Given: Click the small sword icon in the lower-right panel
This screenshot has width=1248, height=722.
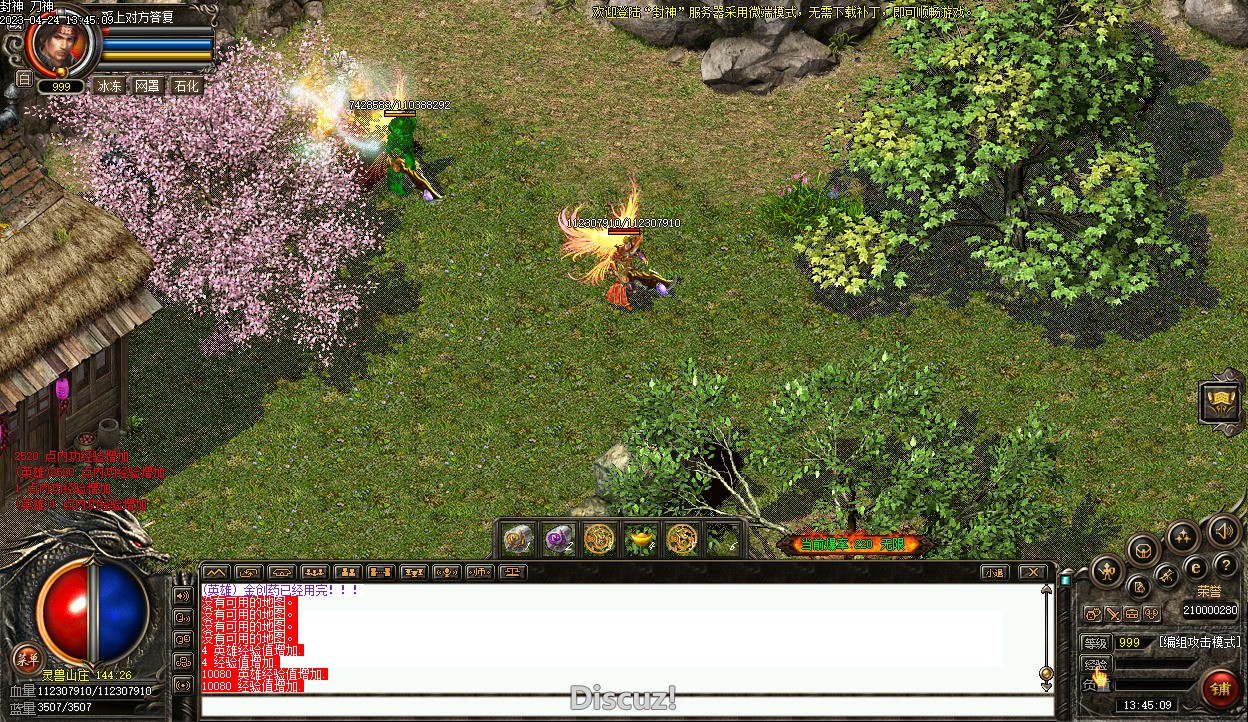Looking at the screenshot, I should point(1112,614).
